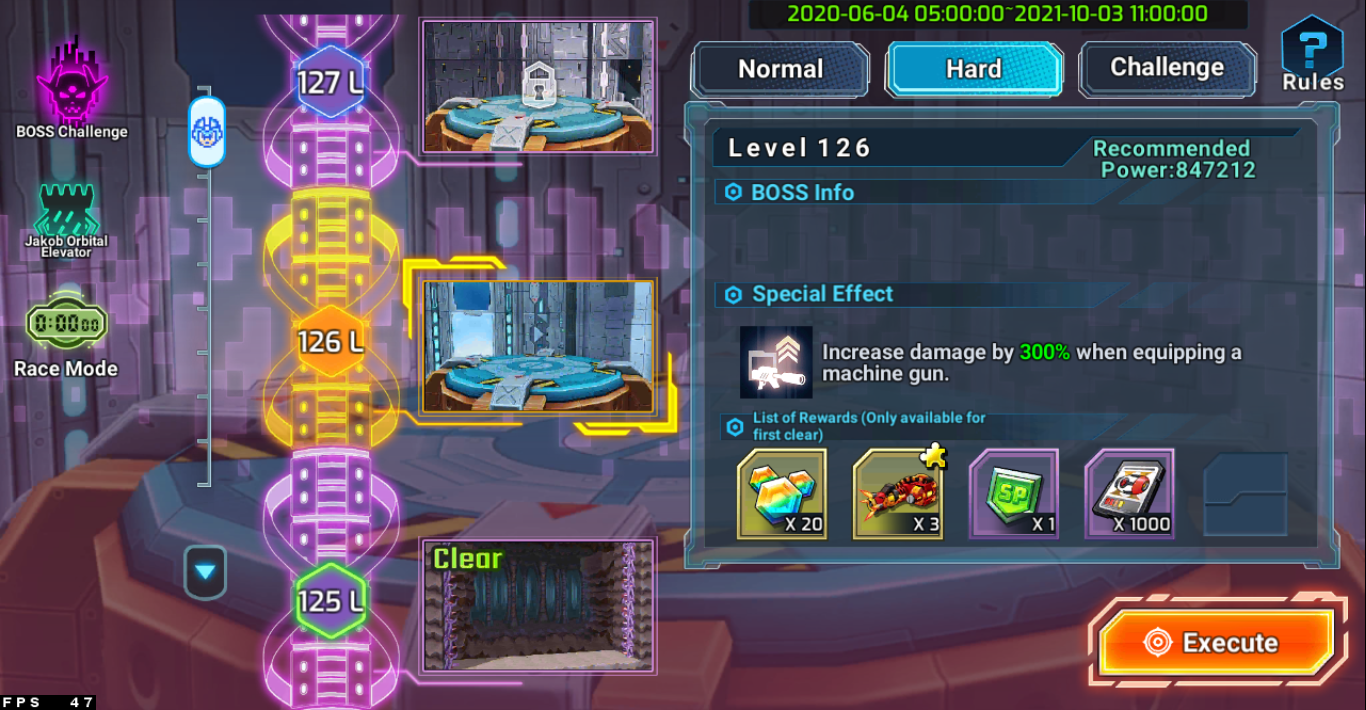Viewport: 1366px width, 710px height.
Task: Click the machine gun special effect icon
Action: point(776,362)
